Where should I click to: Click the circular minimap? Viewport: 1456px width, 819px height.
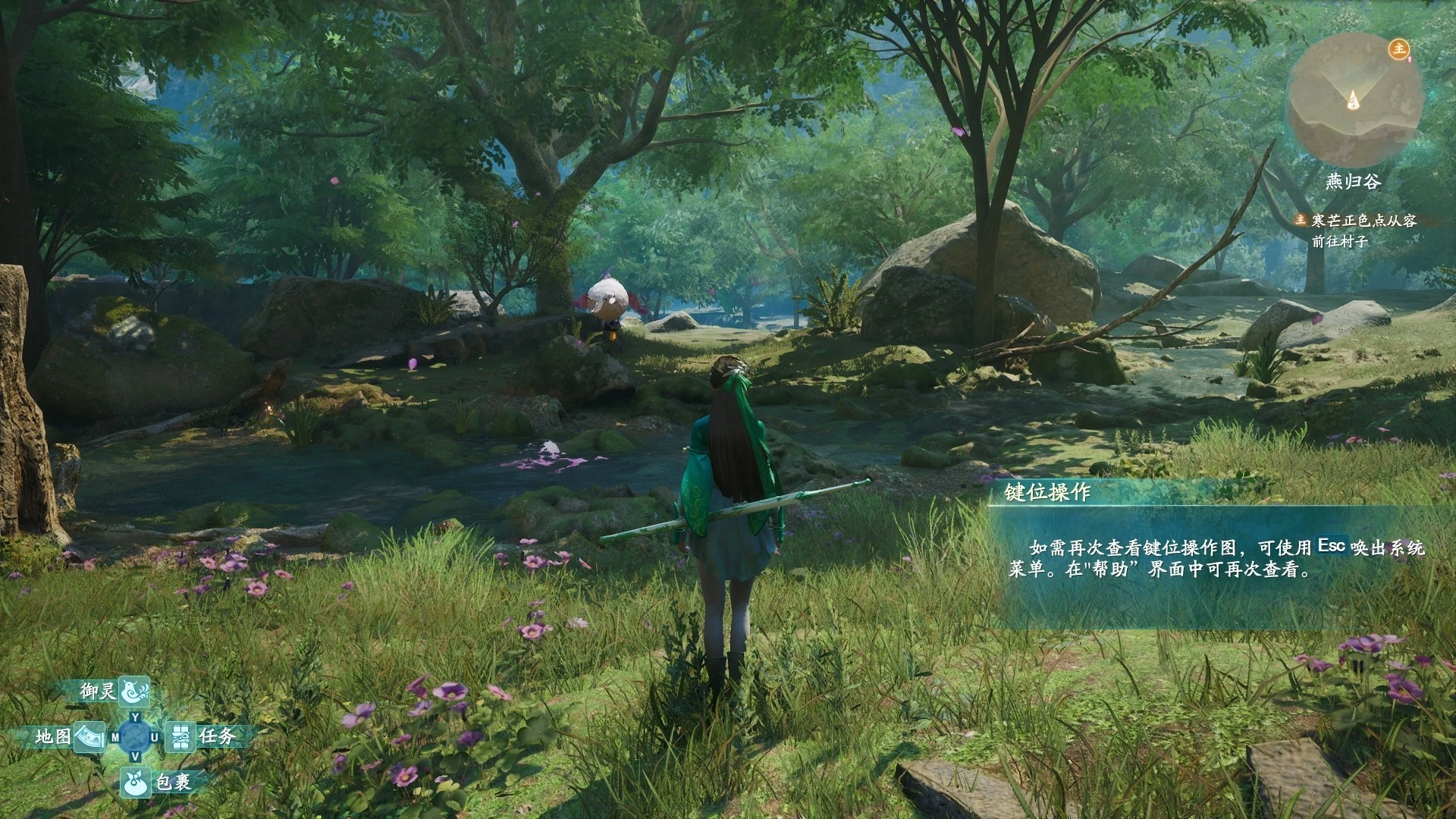[x=1354, y=101]
